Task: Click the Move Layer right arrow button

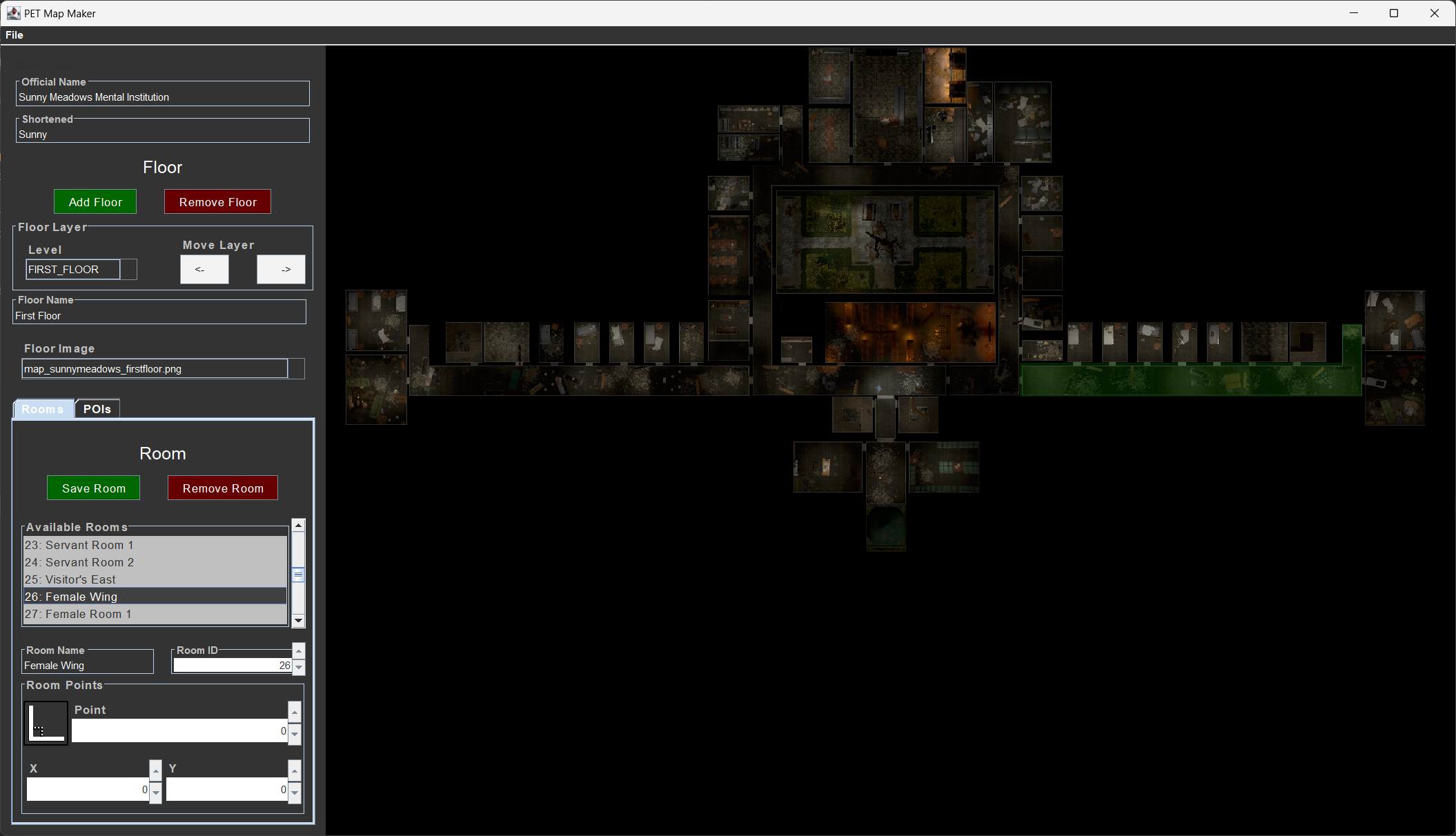Action: point(281,269)
